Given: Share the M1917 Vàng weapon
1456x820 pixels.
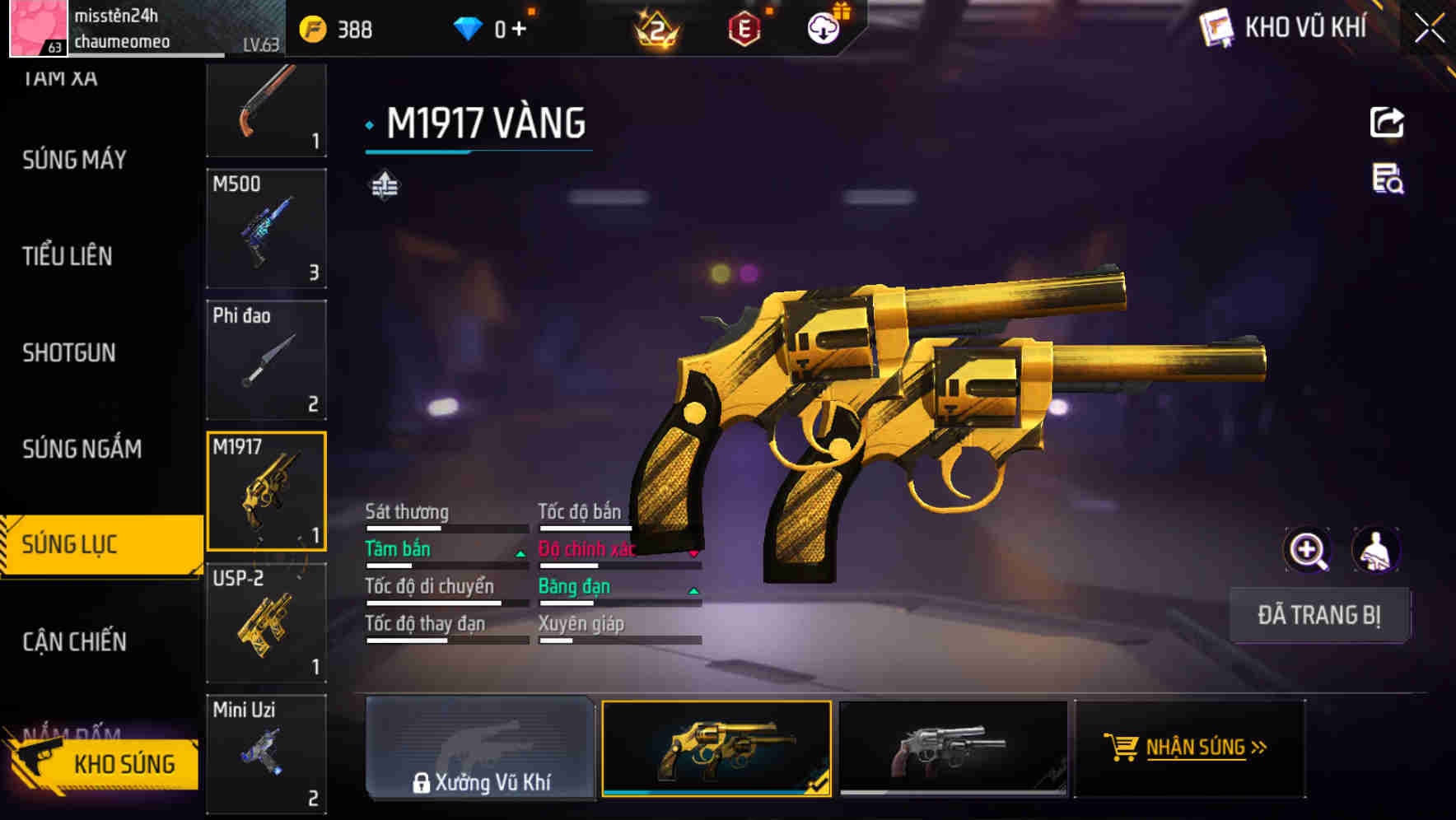Looking at the screenshot, I should [1386, 121].
